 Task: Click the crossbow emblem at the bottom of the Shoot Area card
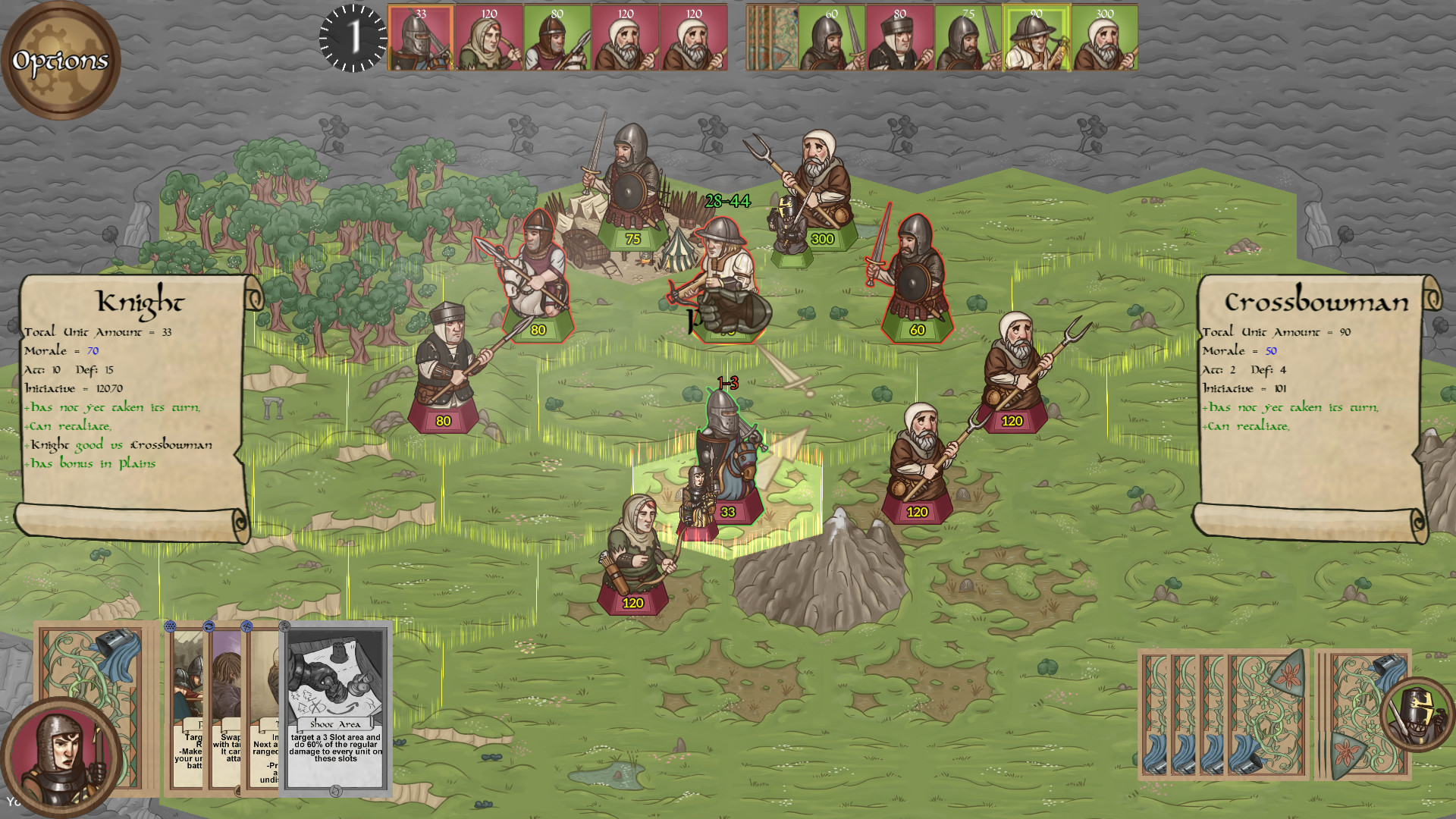pyautogui.click(x=336, y=791)
